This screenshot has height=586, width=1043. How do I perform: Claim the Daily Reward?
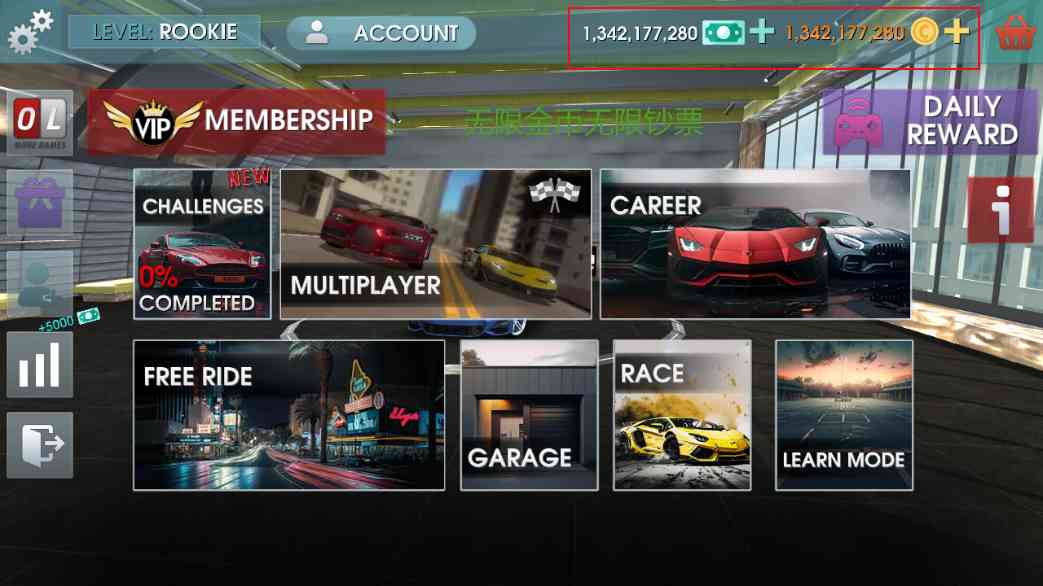[x=929, y=121]
